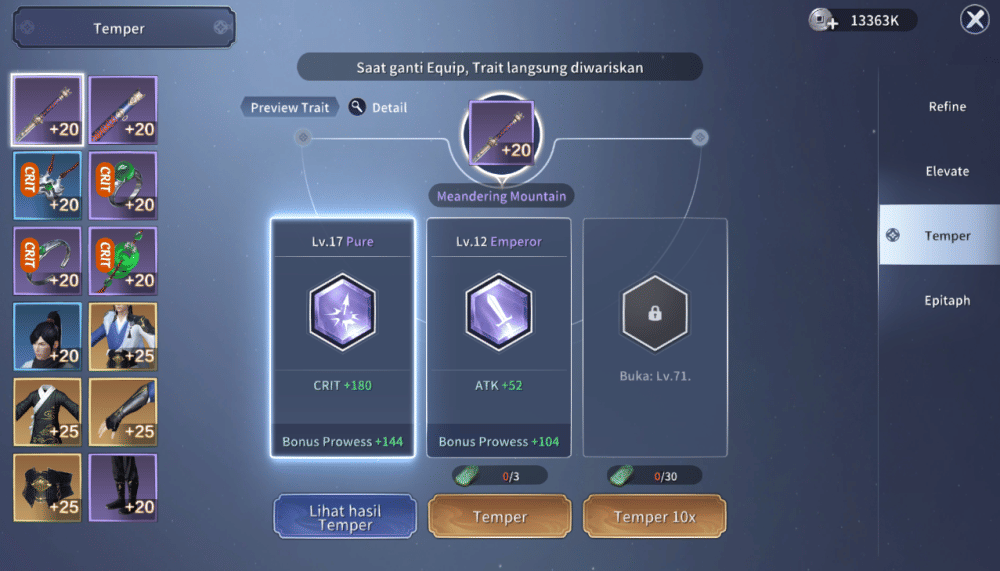Select the character head equipment slot
The height and width of the screenshot is (571, 1000).
click(47, 336)
